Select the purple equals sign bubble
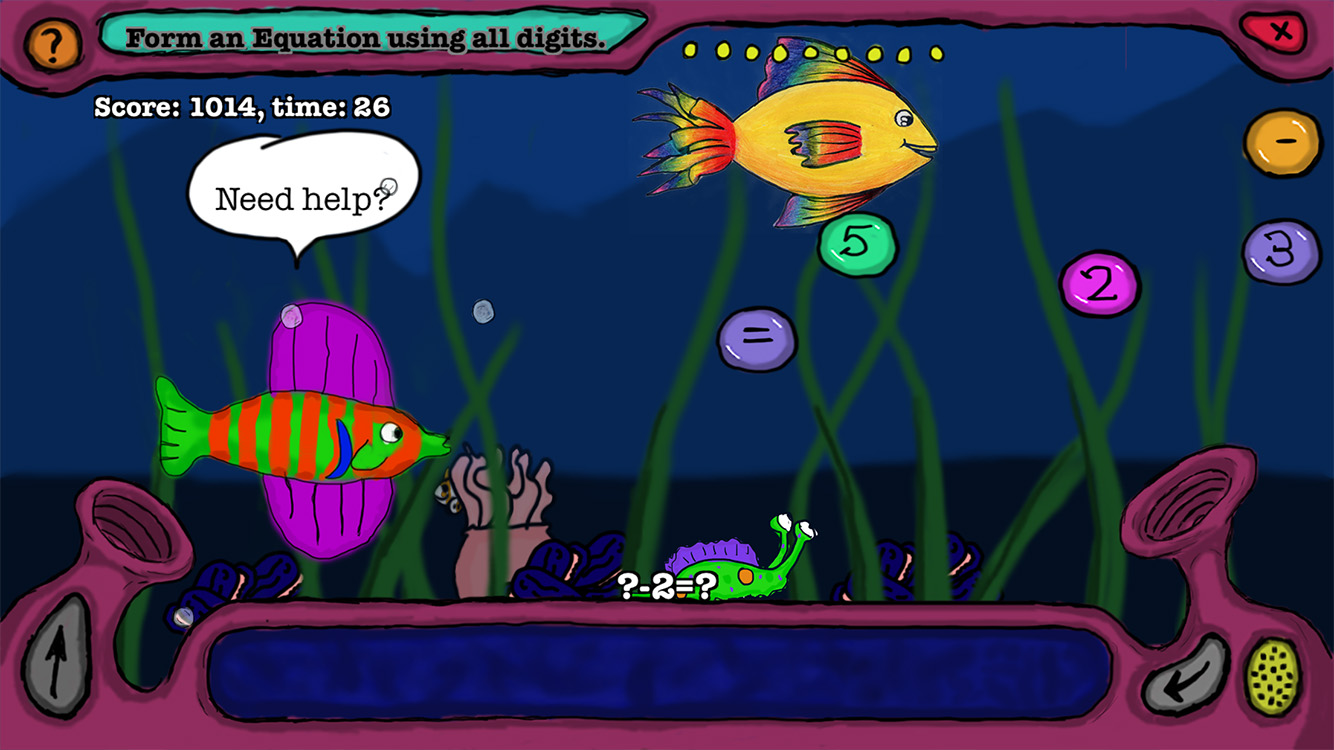This screenshot has height=750, width=1334. [757, 338]
